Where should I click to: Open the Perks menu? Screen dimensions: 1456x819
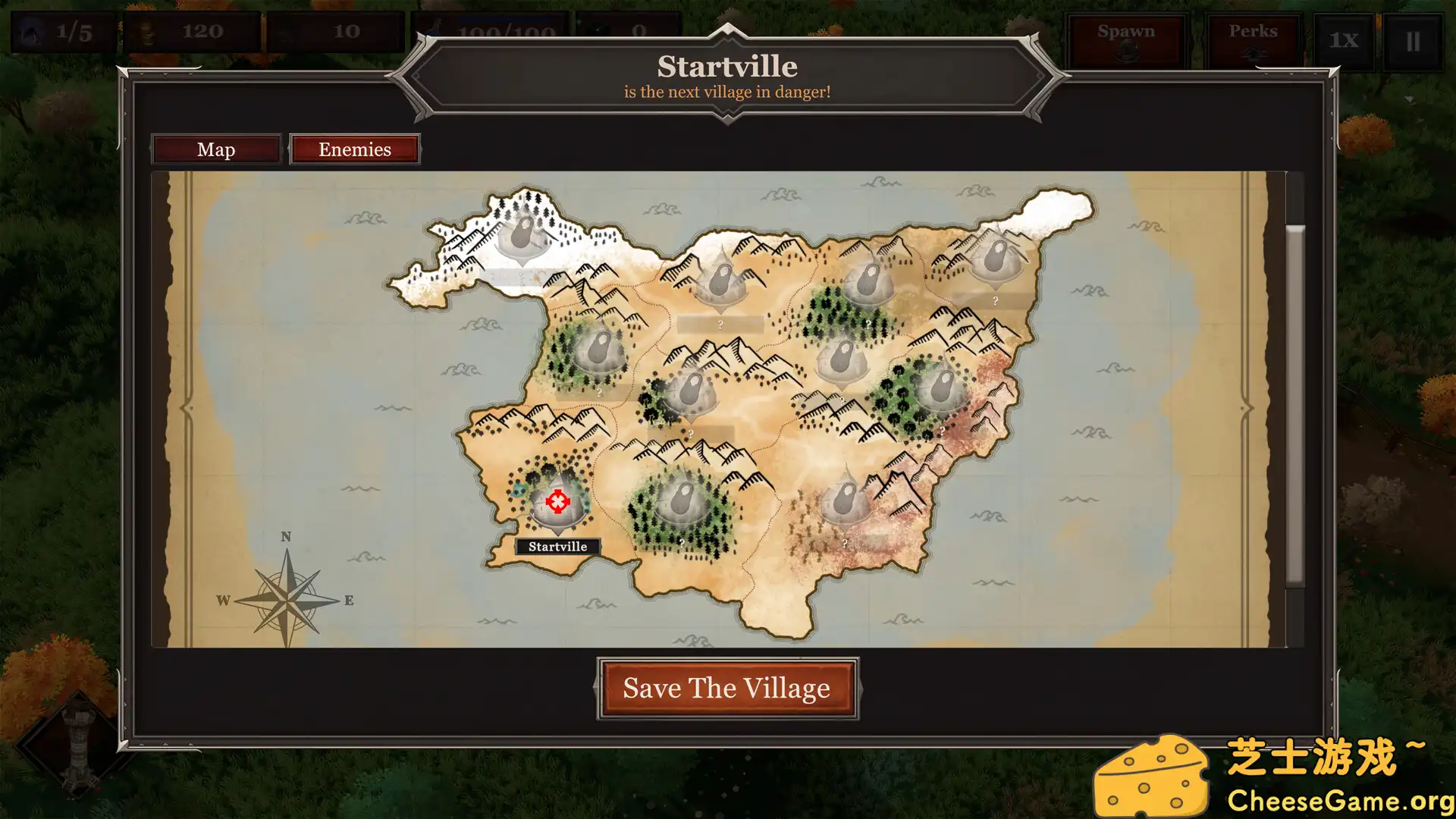click(x=1253, y=39)
